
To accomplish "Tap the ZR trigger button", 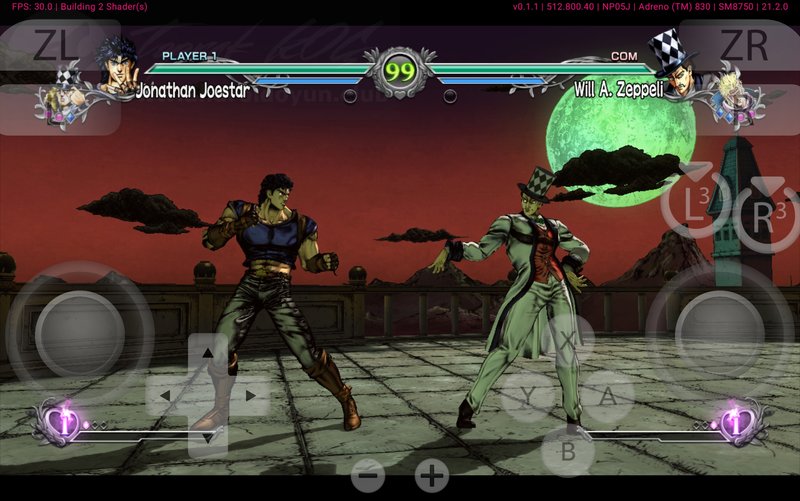I will 743,46.
